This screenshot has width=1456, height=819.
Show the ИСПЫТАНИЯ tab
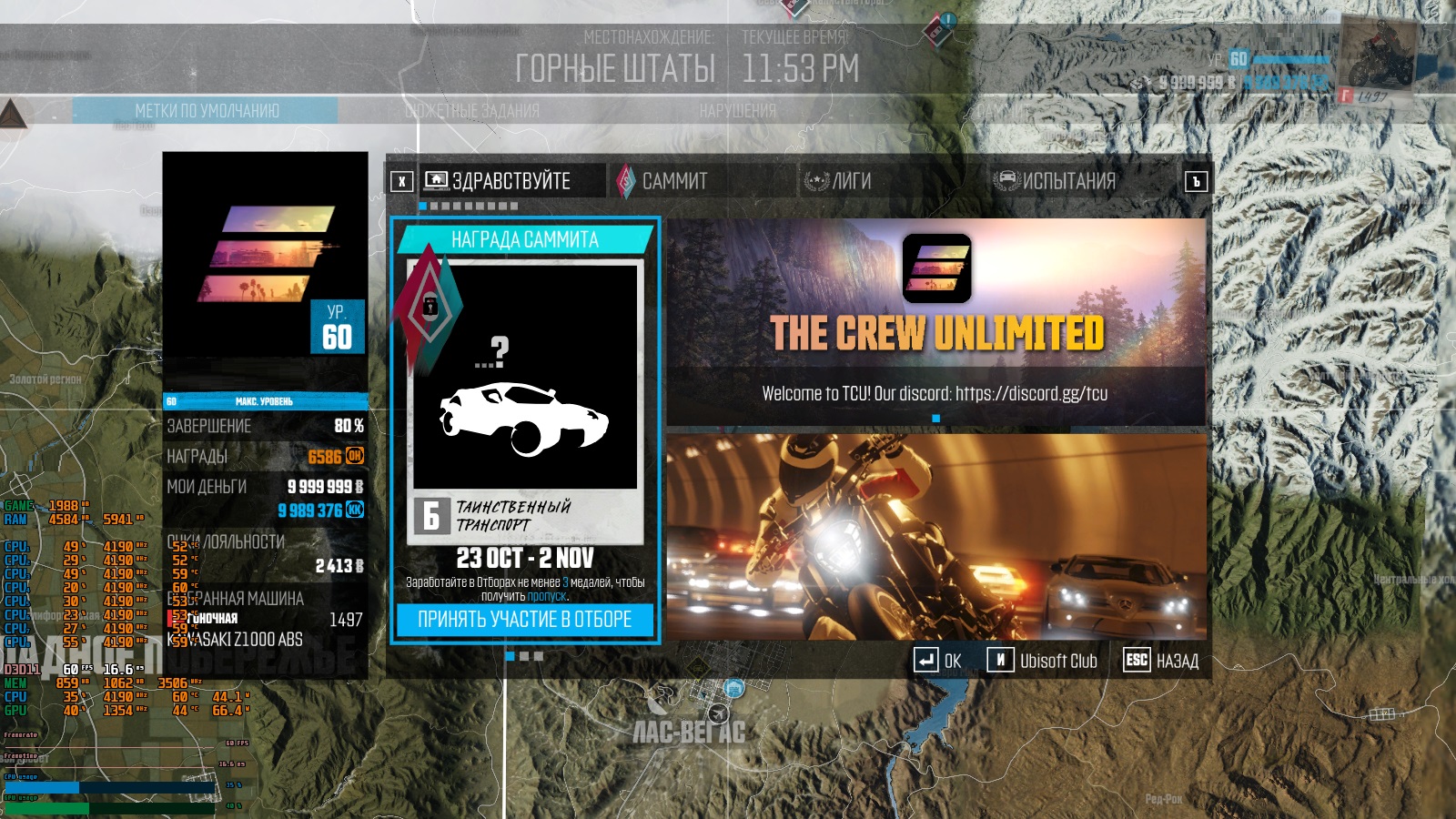coord(1068,181)
